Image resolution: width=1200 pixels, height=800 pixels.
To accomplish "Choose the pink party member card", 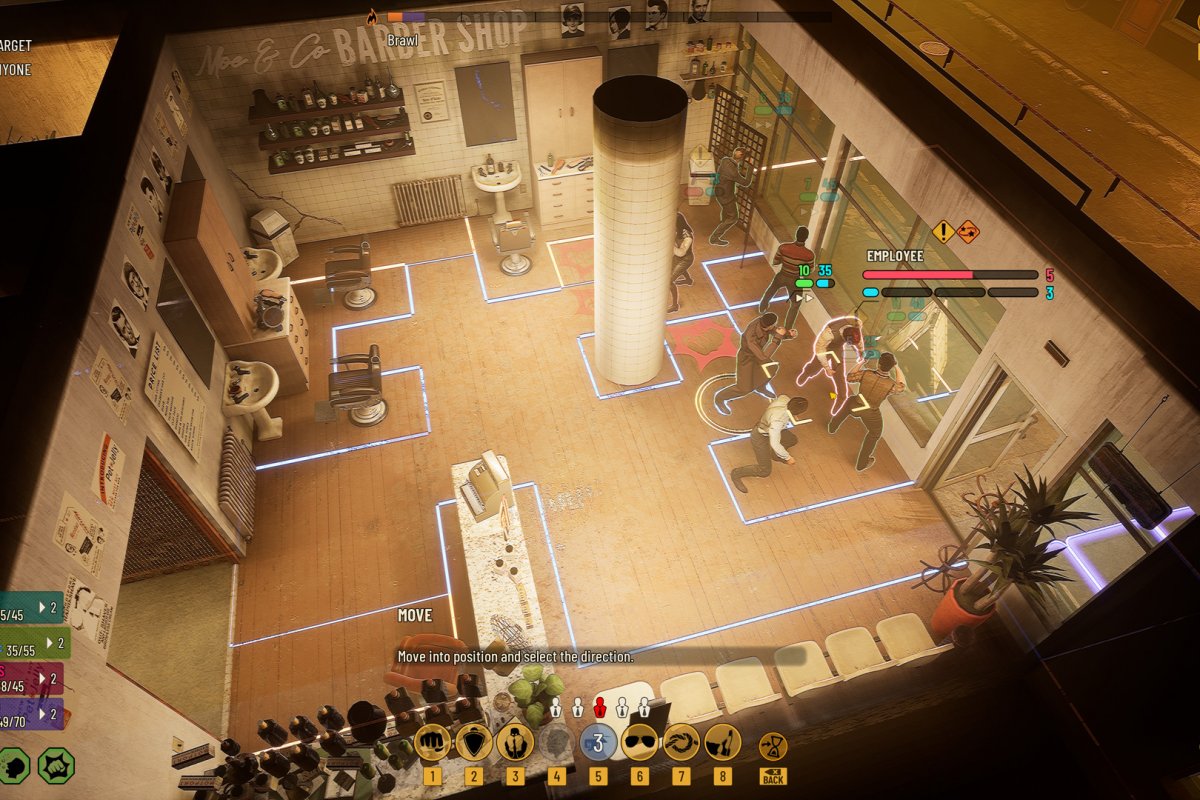I will [x=30, y=679].
